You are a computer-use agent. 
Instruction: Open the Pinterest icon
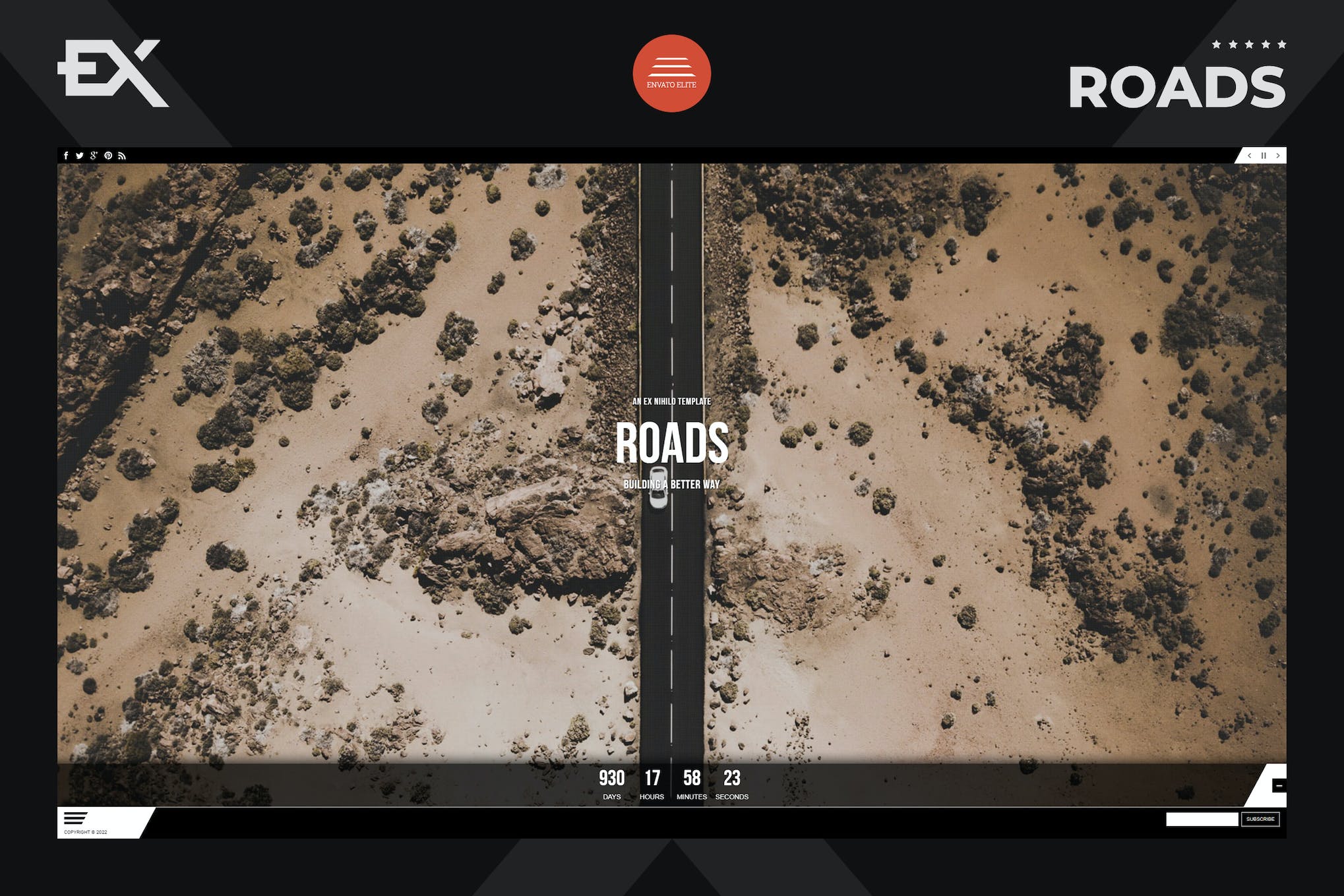(x=108, y=156)
